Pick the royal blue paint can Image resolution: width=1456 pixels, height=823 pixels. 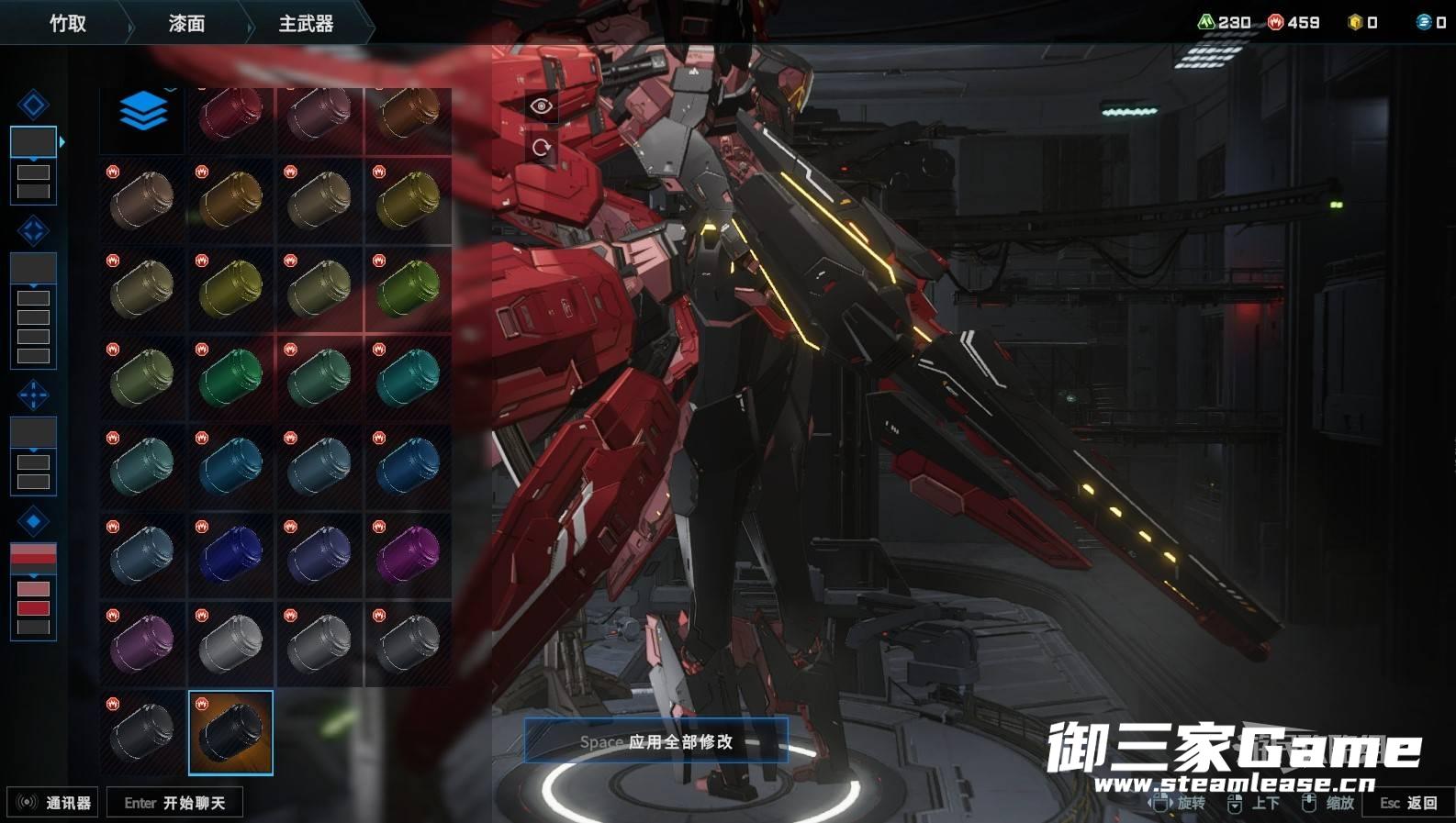coord(230,553)
